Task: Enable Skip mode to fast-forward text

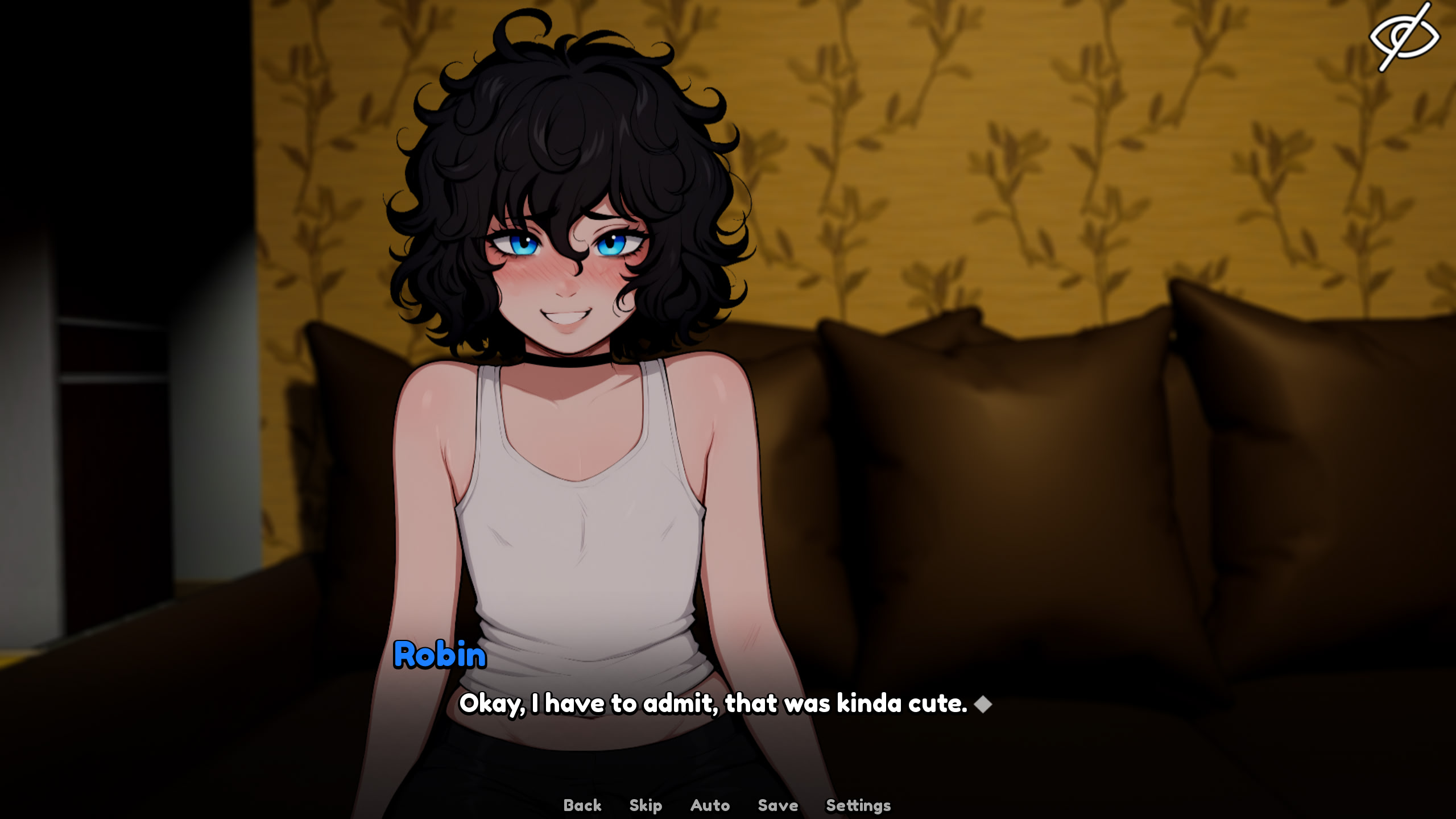Action: coord(644,804)
